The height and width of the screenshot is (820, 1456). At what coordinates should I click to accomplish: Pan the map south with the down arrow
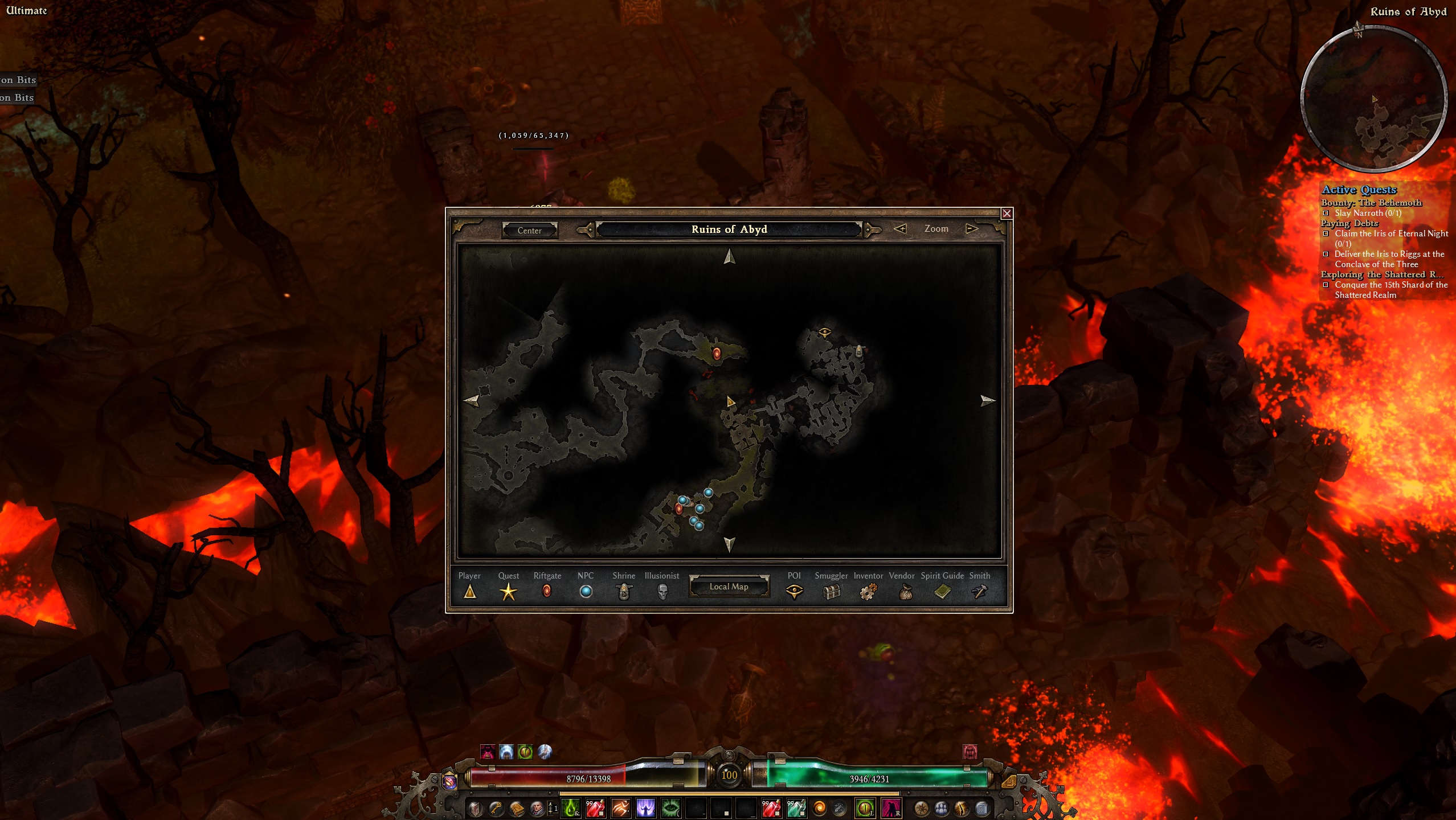pyautogui.click(x=729, y=544)
